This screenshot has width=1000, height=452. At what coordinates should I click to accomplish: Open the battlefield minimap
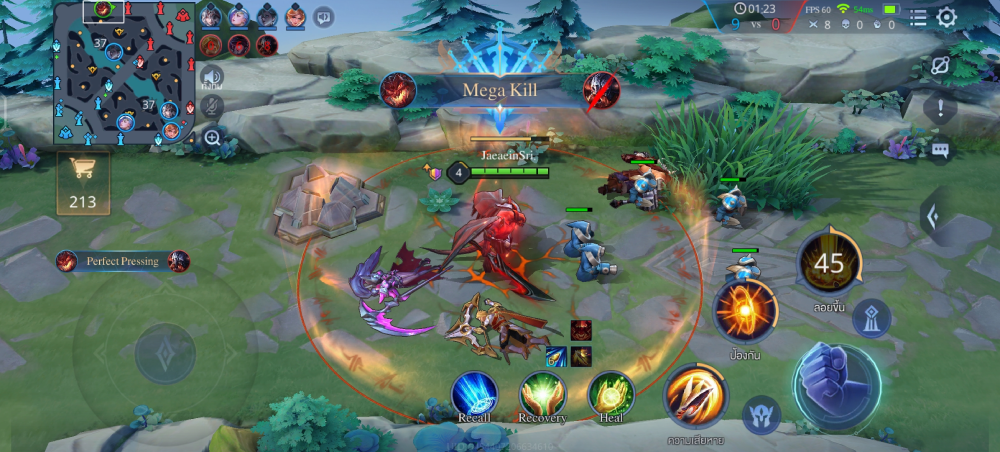click(x=124, y=72)
